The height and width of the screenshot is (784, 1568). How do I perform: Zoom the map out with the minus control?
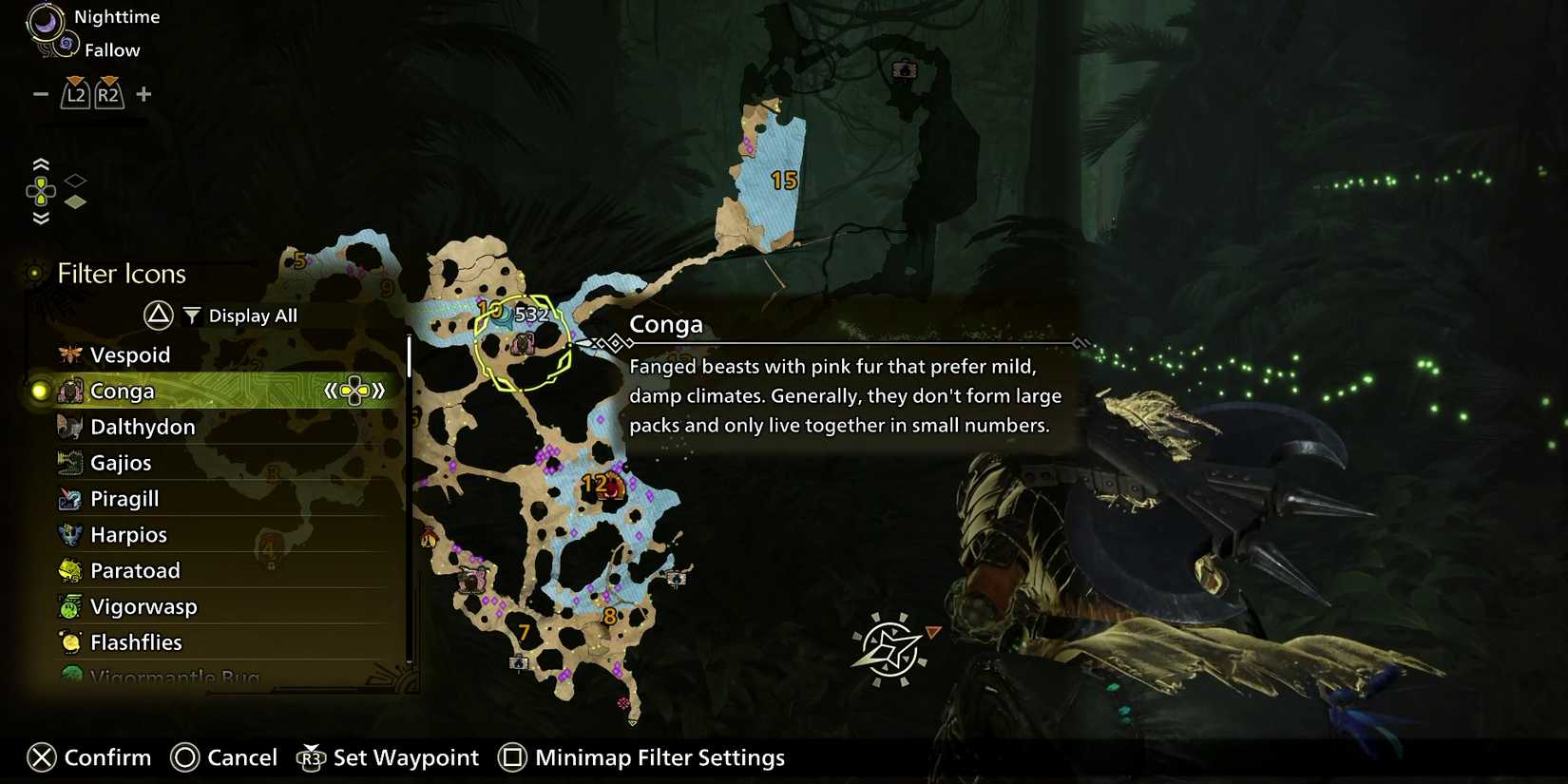40,93
